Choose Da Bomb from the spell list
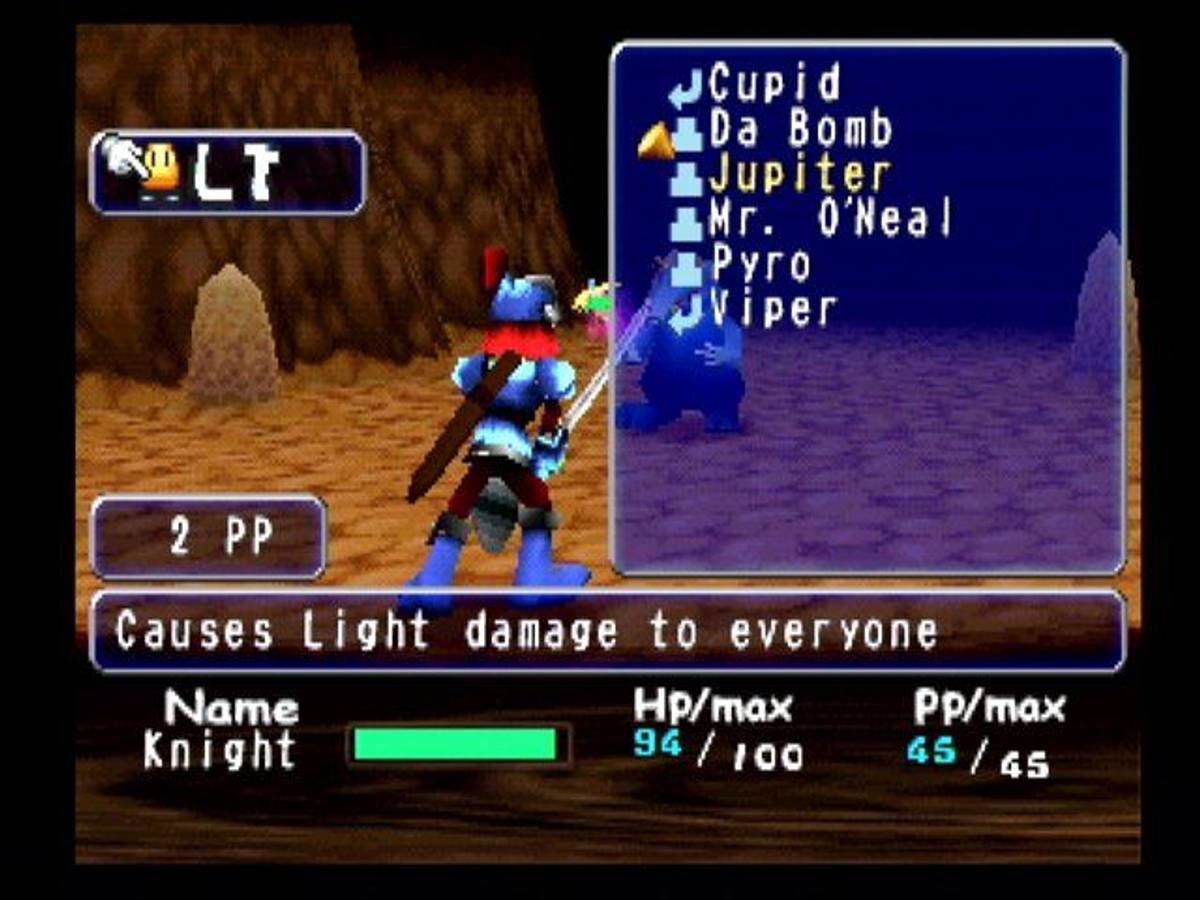The height and width of the screenshot is (900, 1200). tap(798, 130)
